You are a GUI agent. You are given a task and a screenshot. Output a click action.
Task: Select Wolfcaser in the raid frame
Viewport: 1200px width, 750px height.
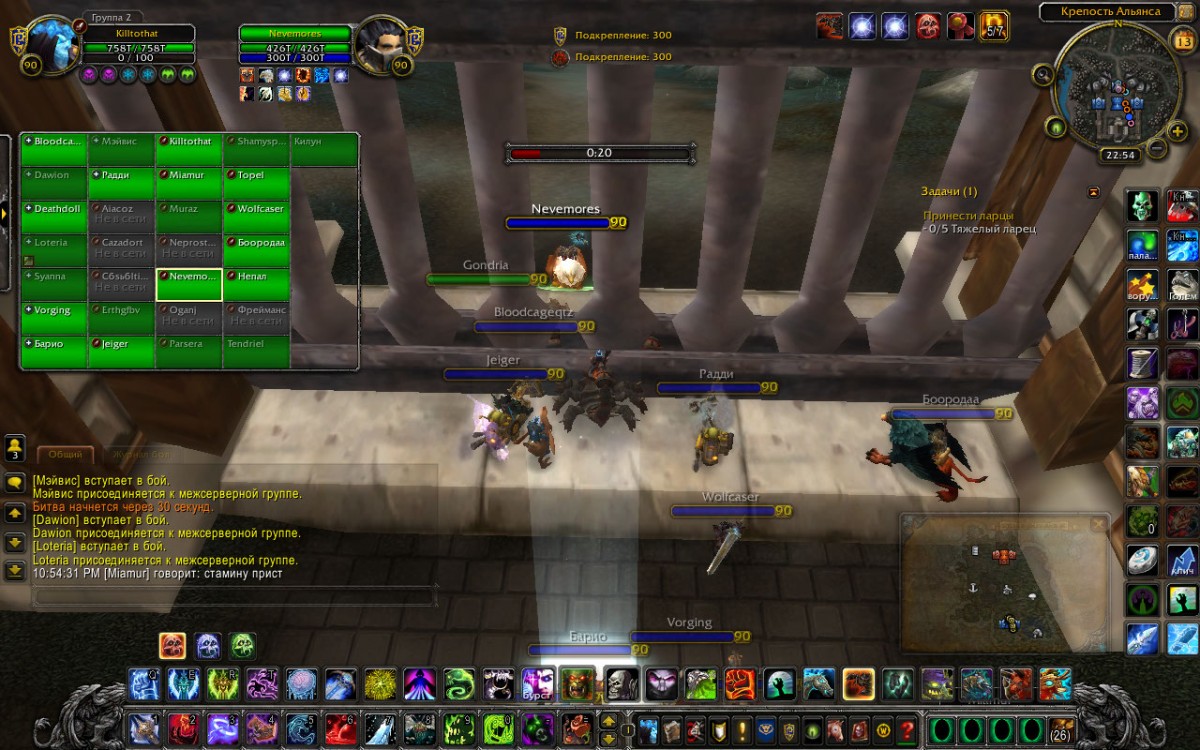click(257, 209)
